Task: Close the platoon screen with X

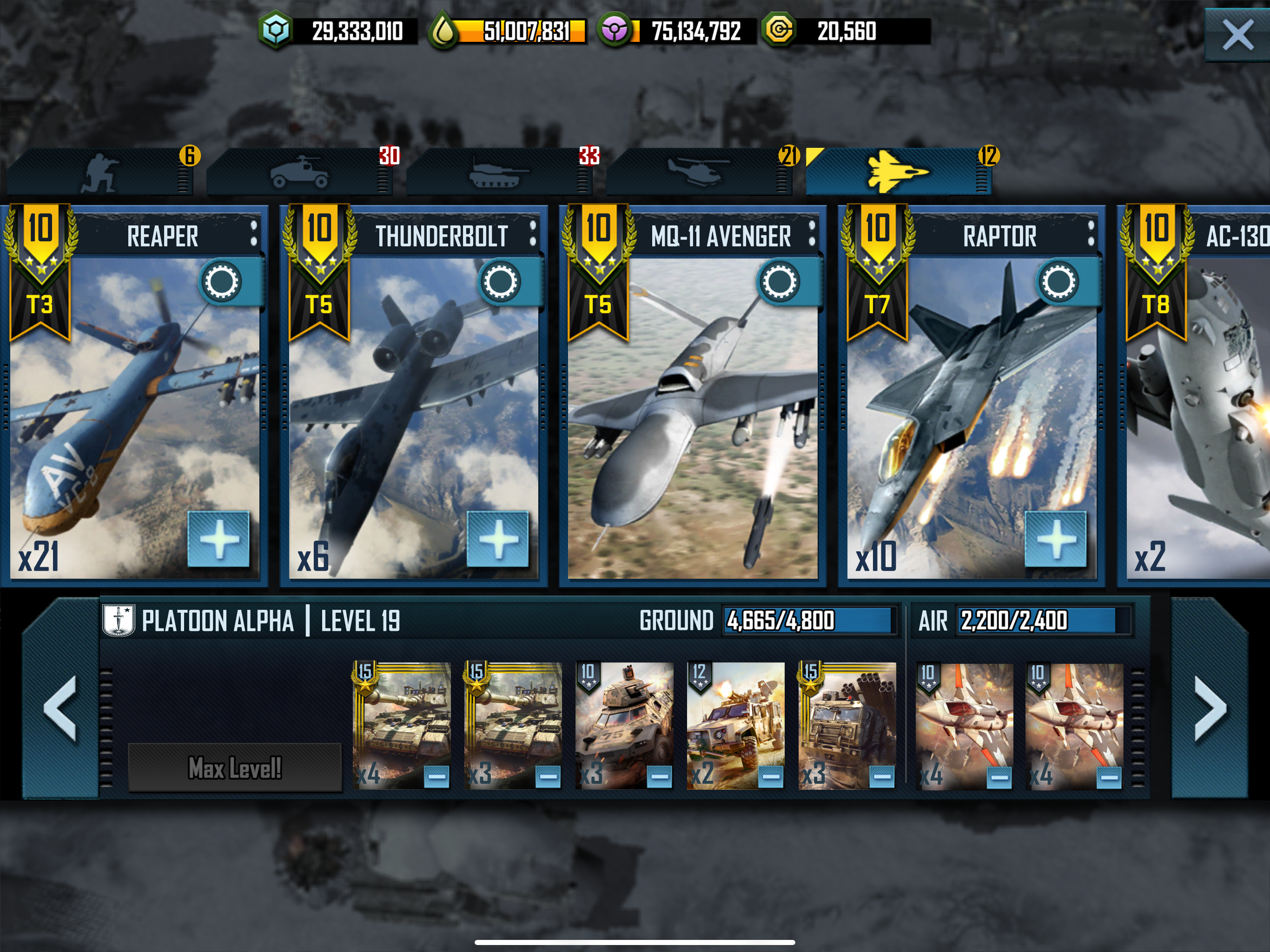Action: [x=1237, y=35]
